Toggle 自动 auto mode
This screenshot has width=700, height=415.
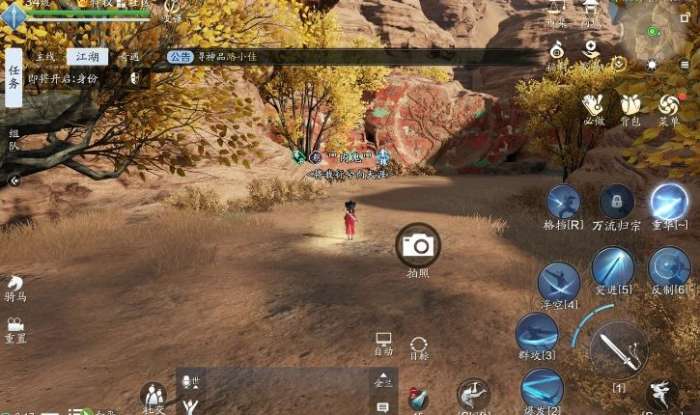coord(383,344)
